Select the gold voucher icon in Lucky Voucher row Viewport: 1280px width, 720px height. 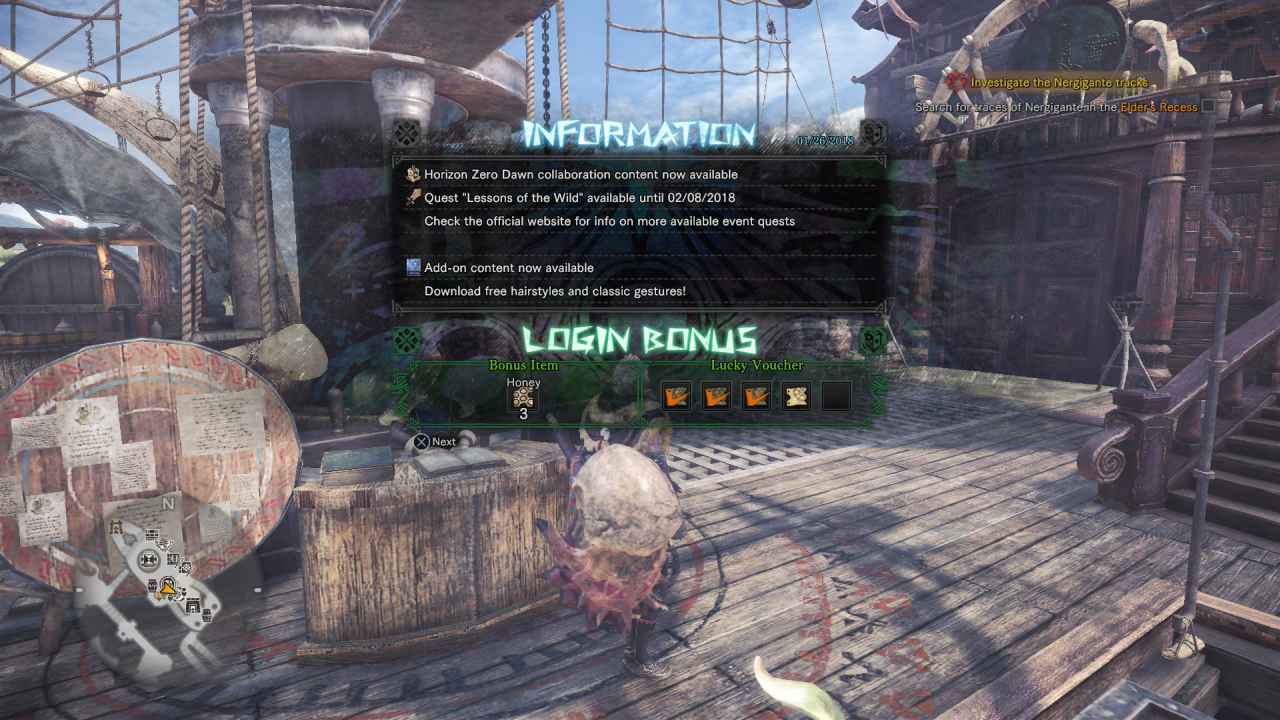click(x=796, y=395)
